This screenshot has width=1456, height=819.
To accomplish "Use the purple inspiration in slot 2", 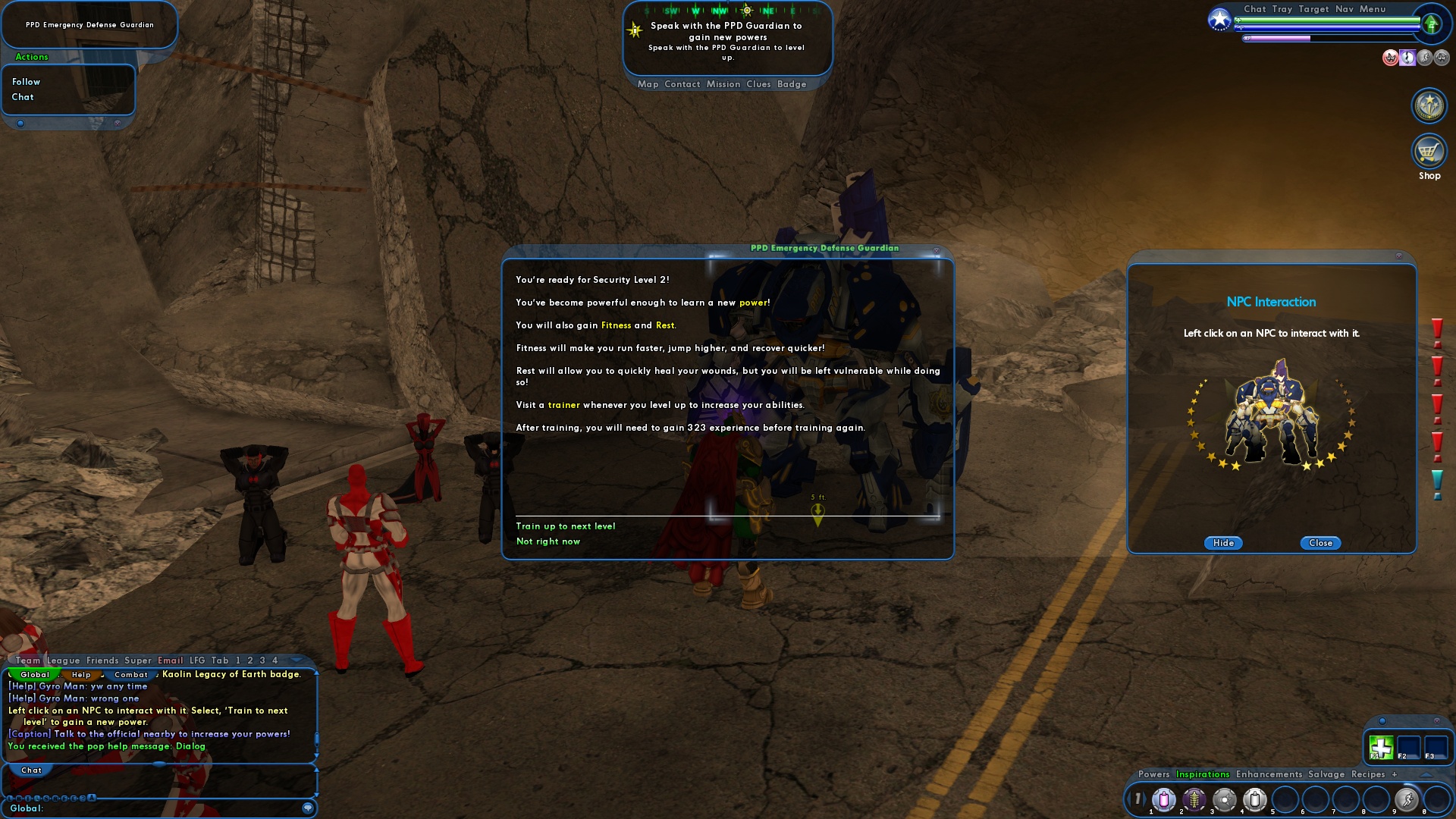I will [1194, 799].
